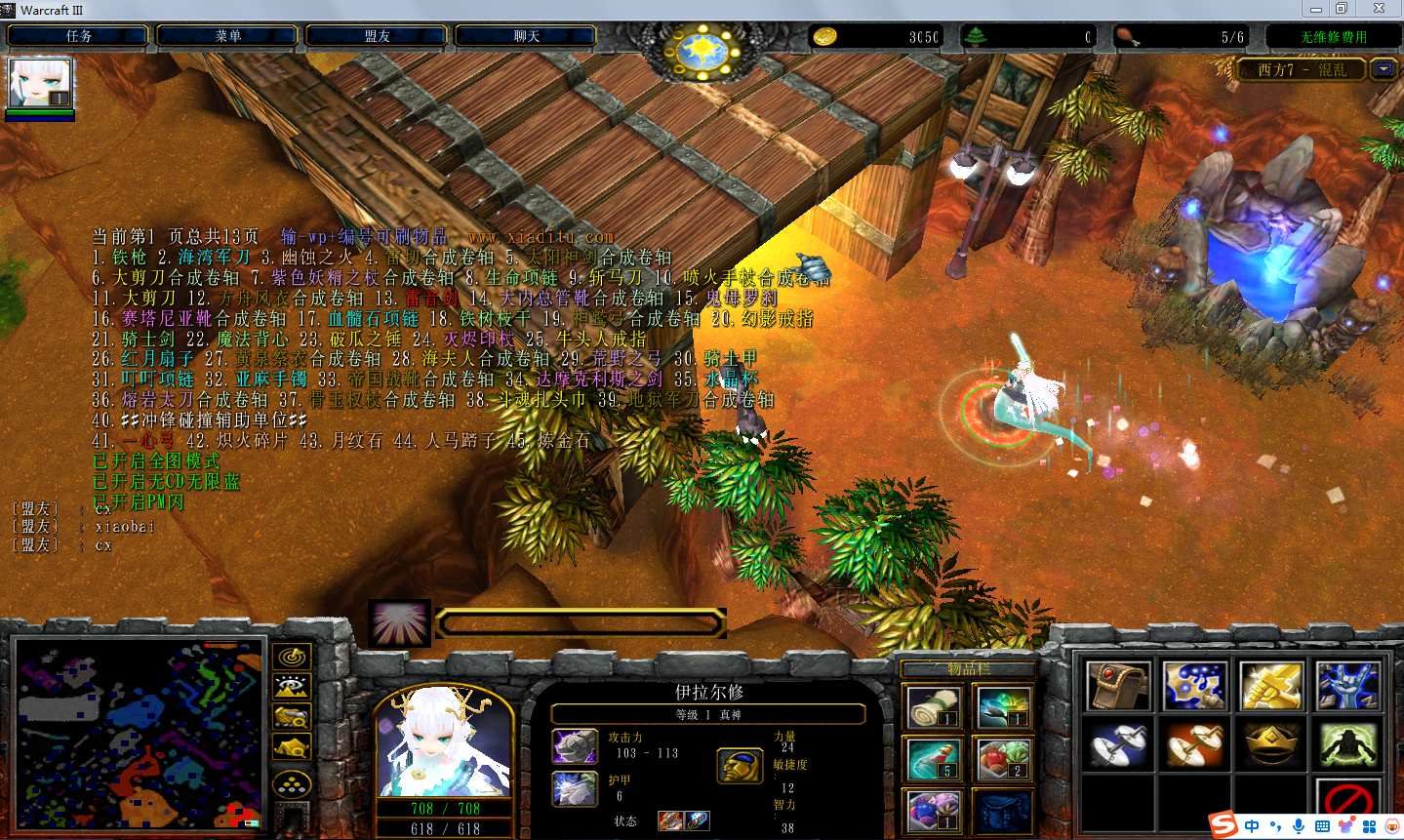Activate the golden sword attack ability

[x=1271, y=686]
